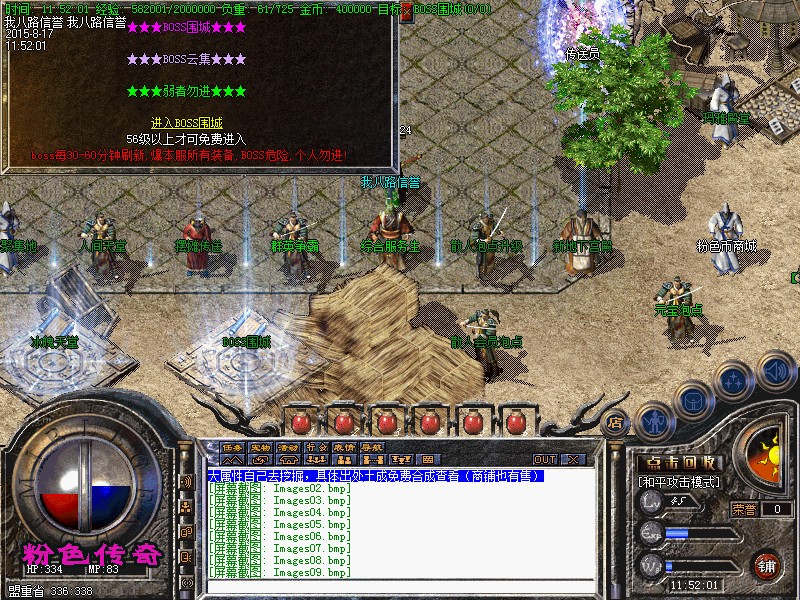
Task: Close the chat panel with X
Action: pyautogui.click(x=573, y=459)
